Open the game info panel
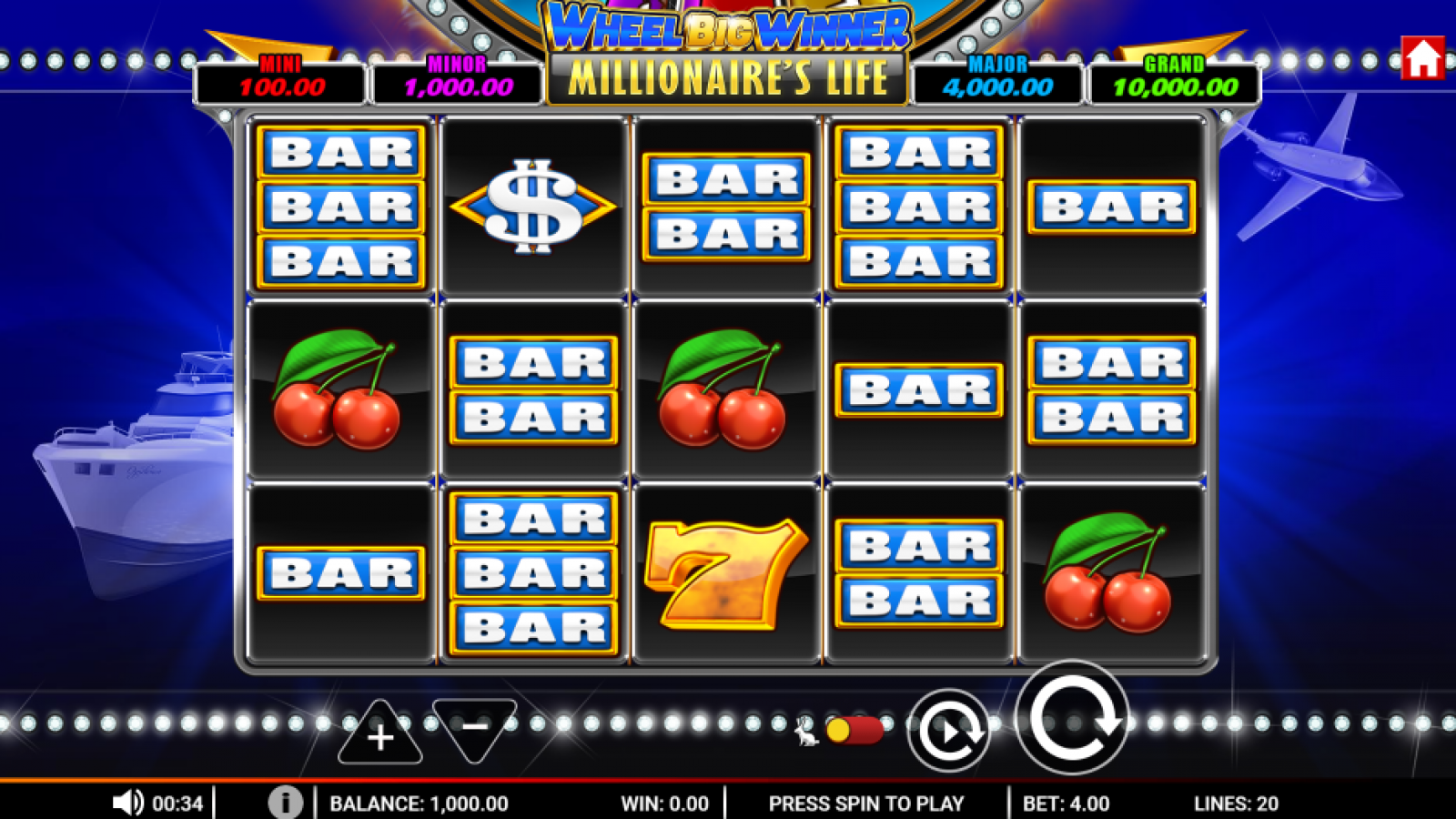The image size is (1456, 819). point(285,804)
